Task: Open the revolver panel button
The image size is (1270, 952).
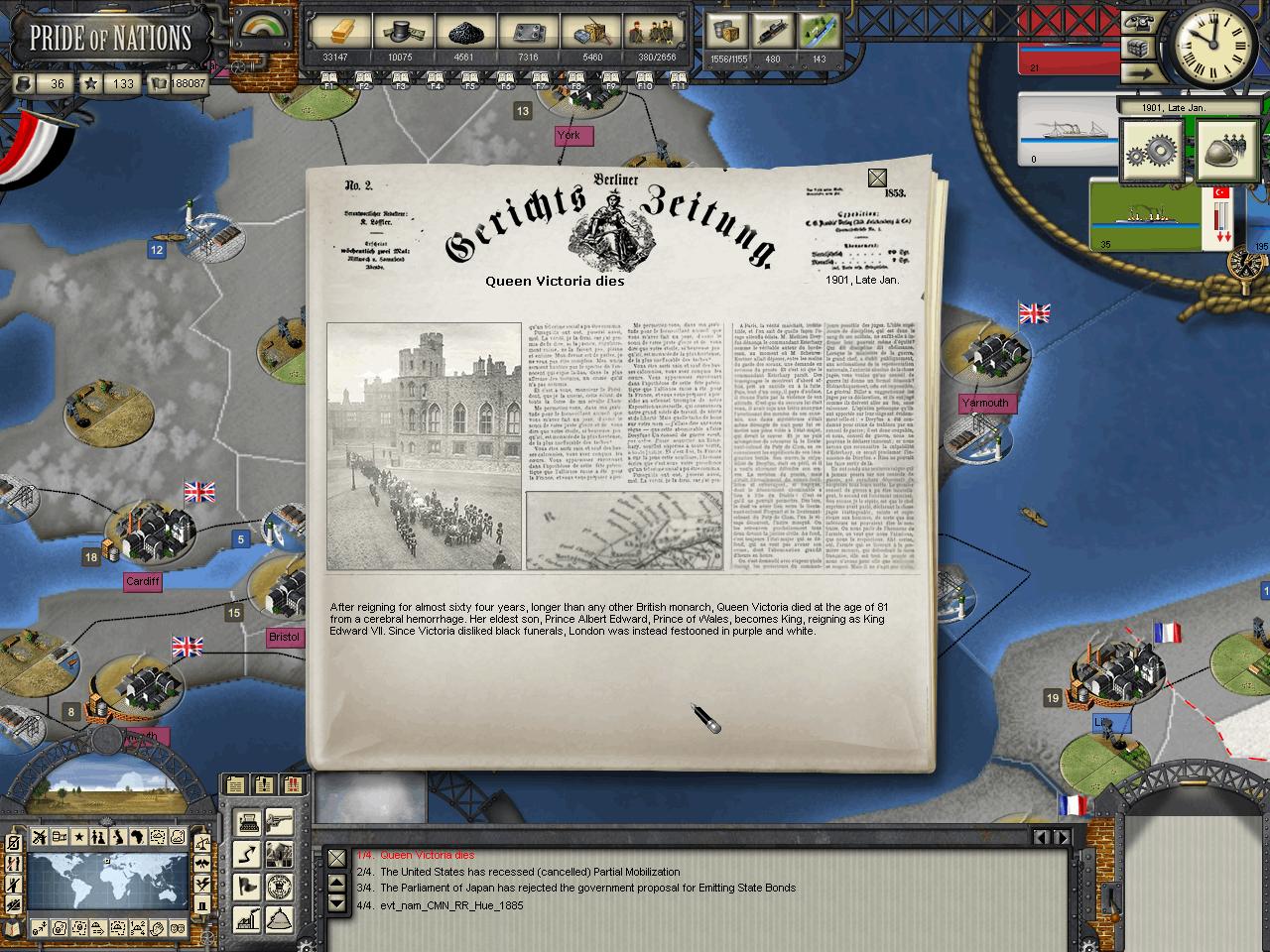Action: 279,821
